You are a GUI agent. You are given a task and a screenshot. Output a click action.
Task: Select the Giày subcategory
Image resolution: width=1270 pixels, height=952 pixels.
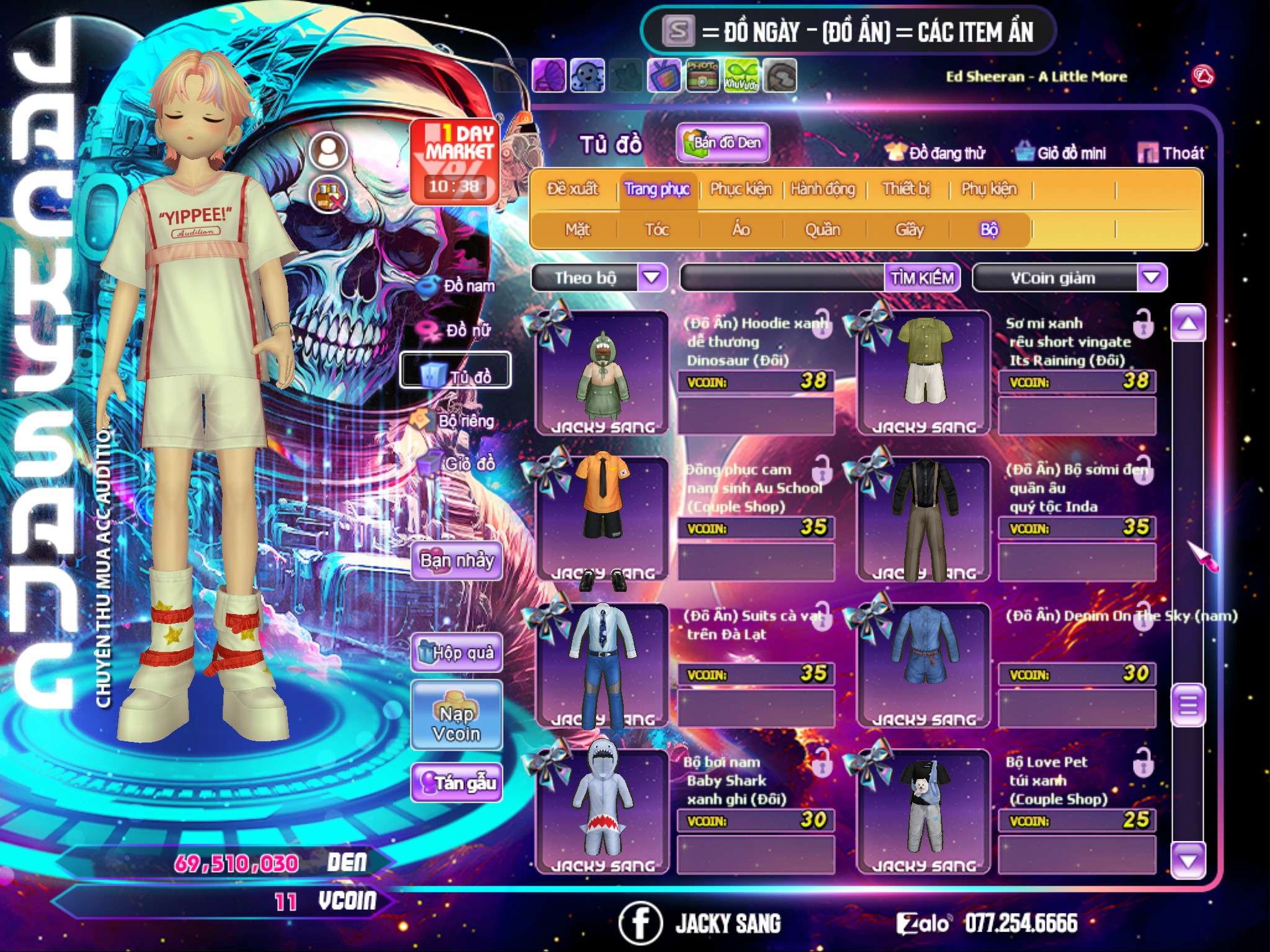pyautogui.click(x=910, y=230)
